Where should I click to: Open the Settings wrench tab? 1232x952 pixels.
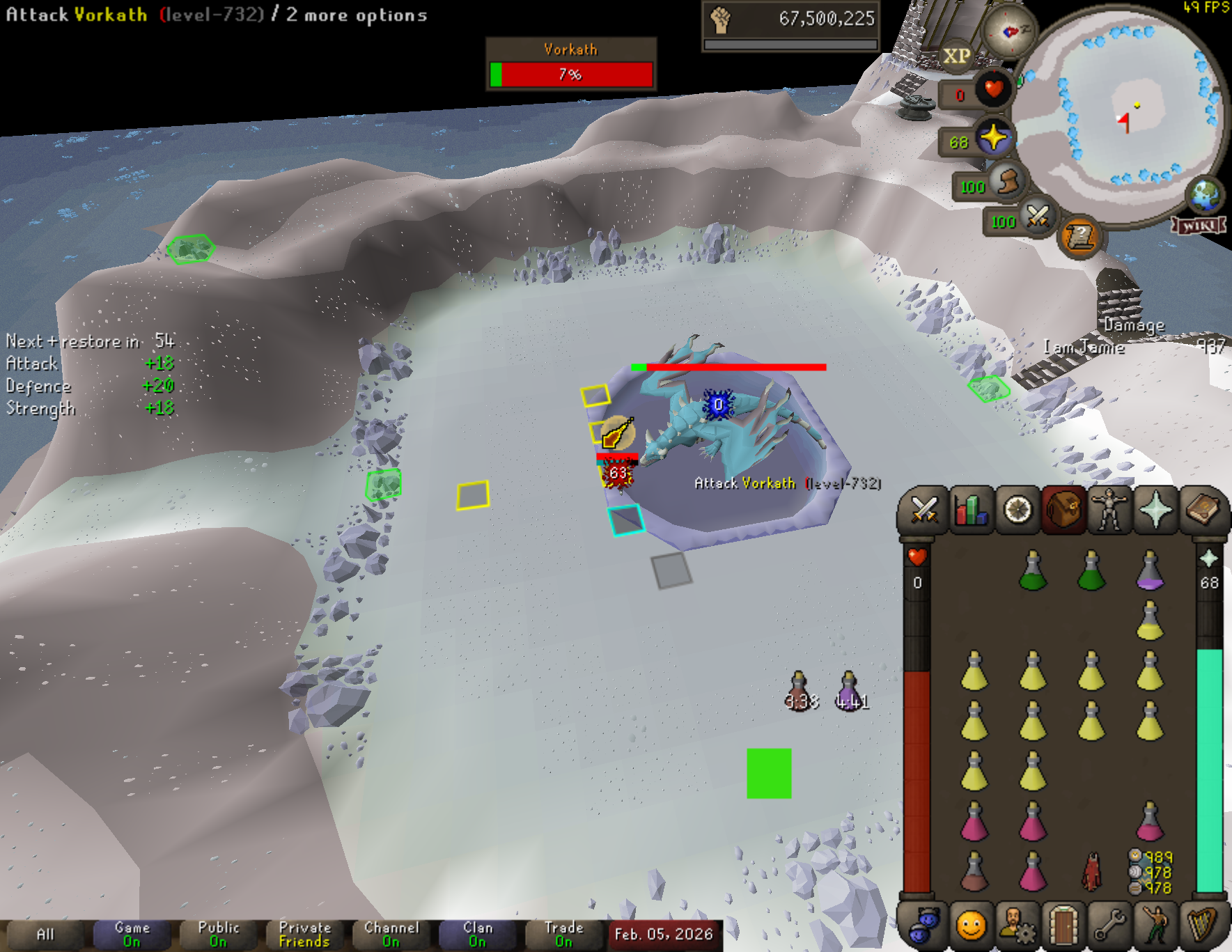(x=1109, y=926)
